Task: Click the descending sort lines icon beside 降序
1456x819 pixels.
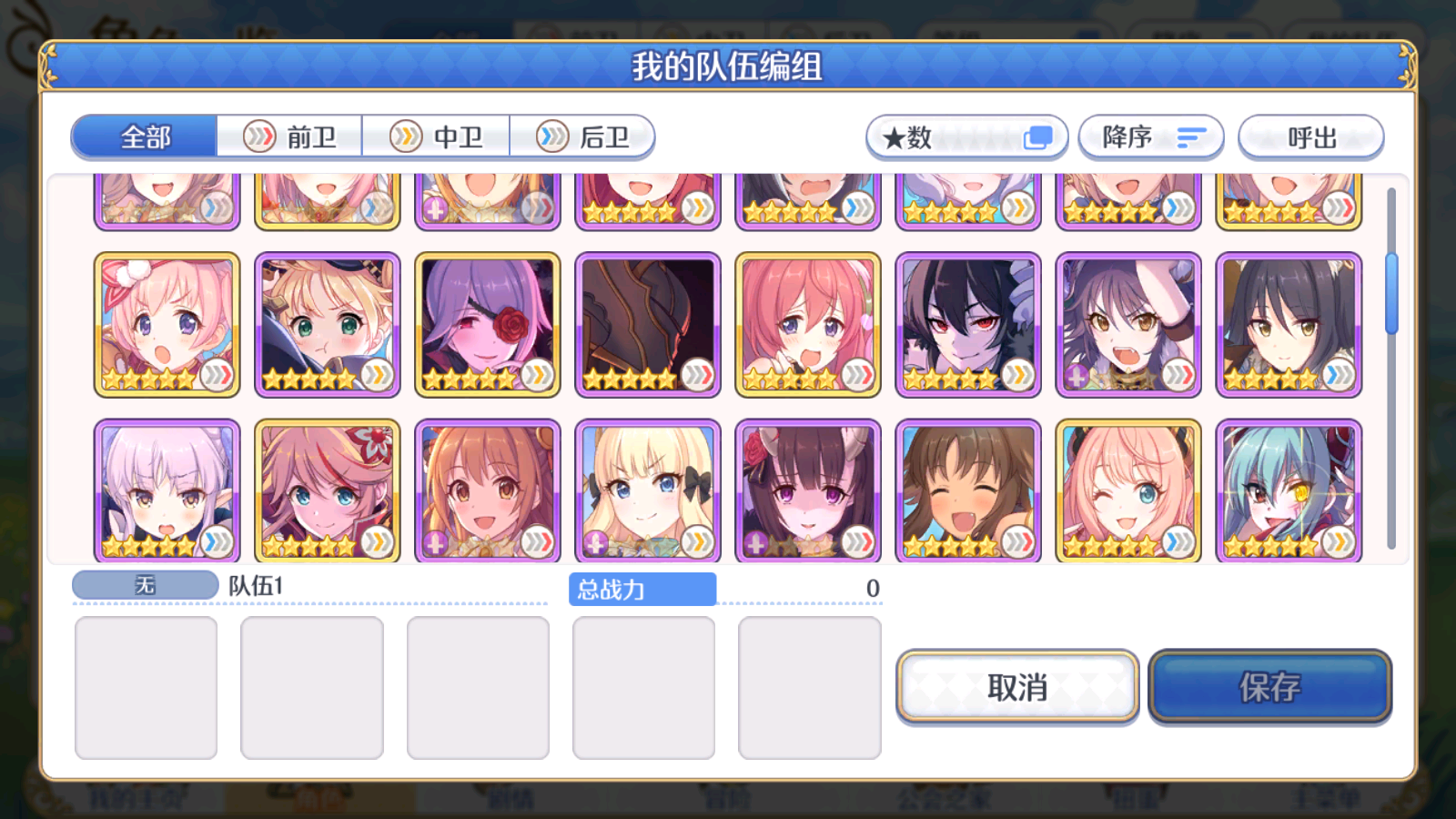Action: coord(1190,137)
